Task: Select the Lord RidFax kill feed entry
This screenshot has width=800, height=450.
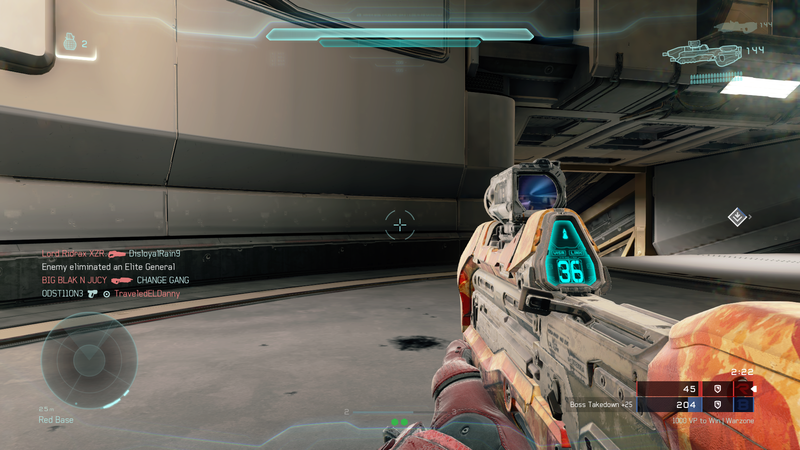Action: point(110,254)
